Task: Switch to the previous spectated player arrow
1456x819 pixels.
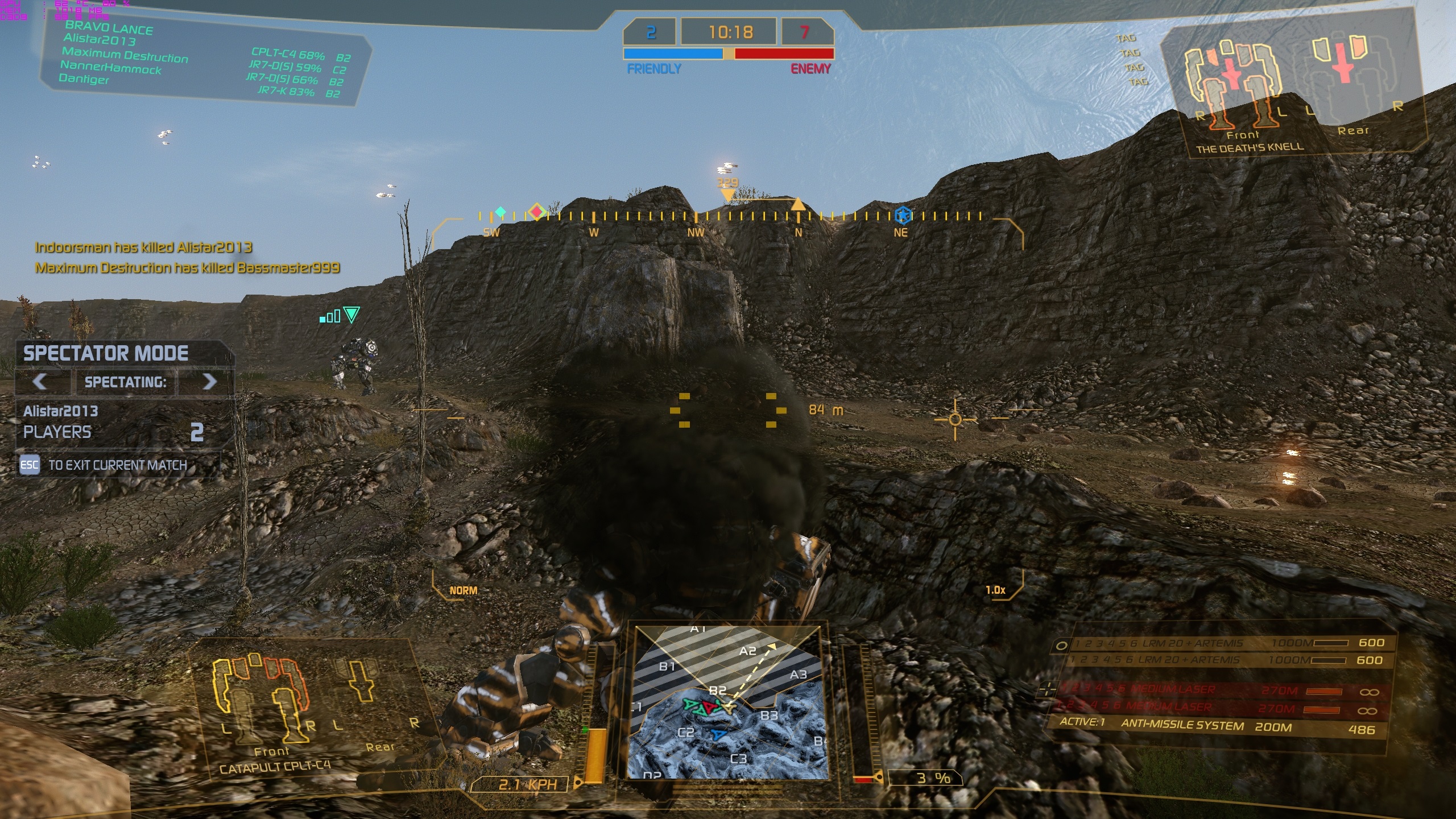Action: click(x=40, y=381)
